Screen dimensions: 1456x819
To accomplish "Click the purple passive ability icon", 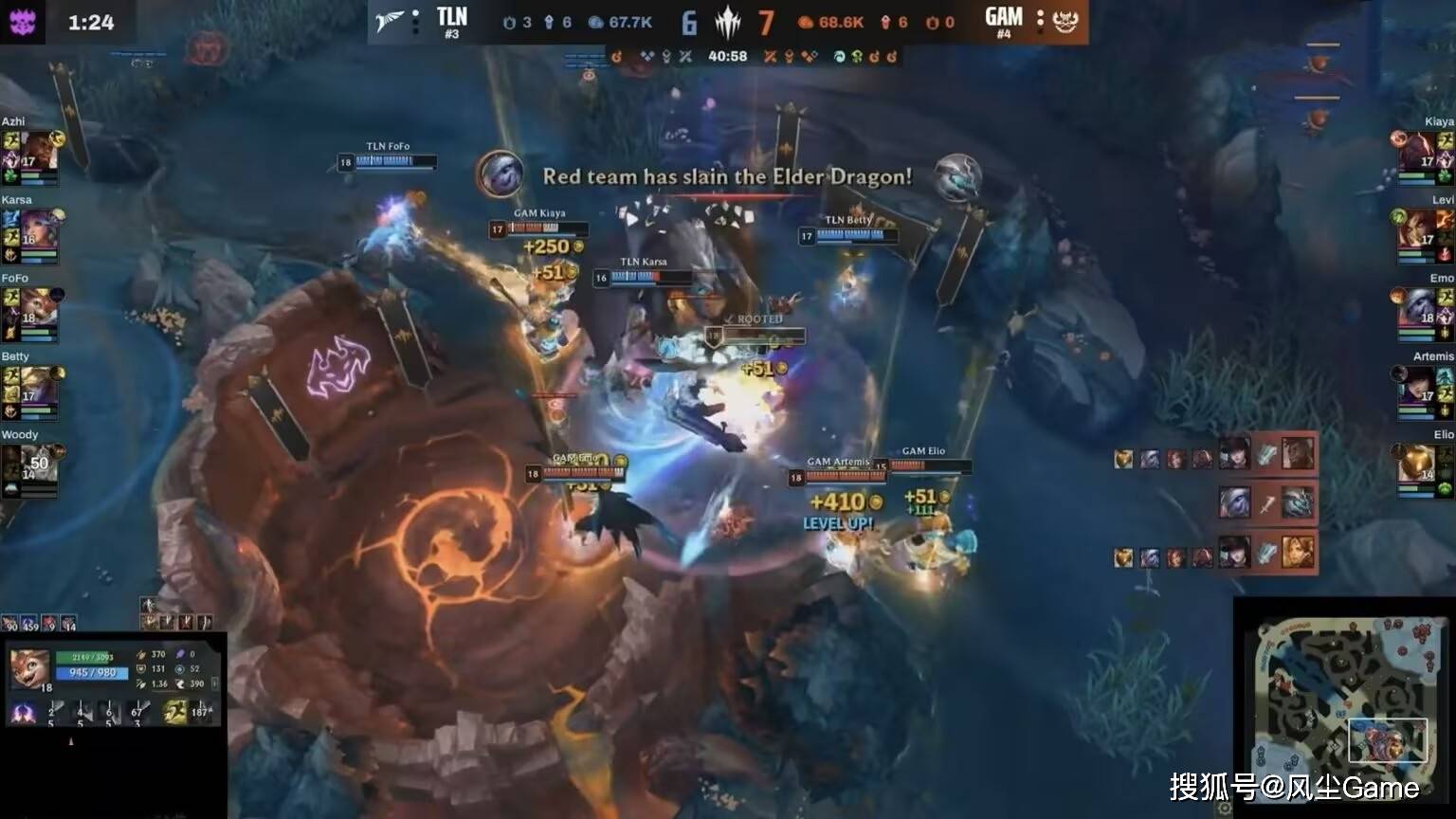I will 23,713.
